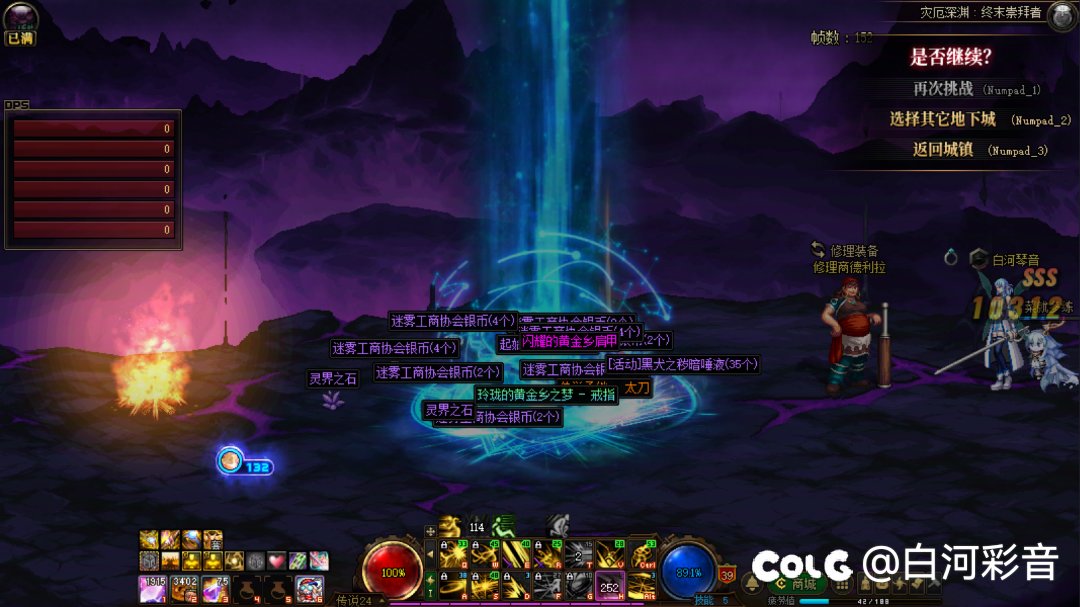Click the 已满 badge under the portrait
This screenshot has height=607, width=1080.
(19, 38)
